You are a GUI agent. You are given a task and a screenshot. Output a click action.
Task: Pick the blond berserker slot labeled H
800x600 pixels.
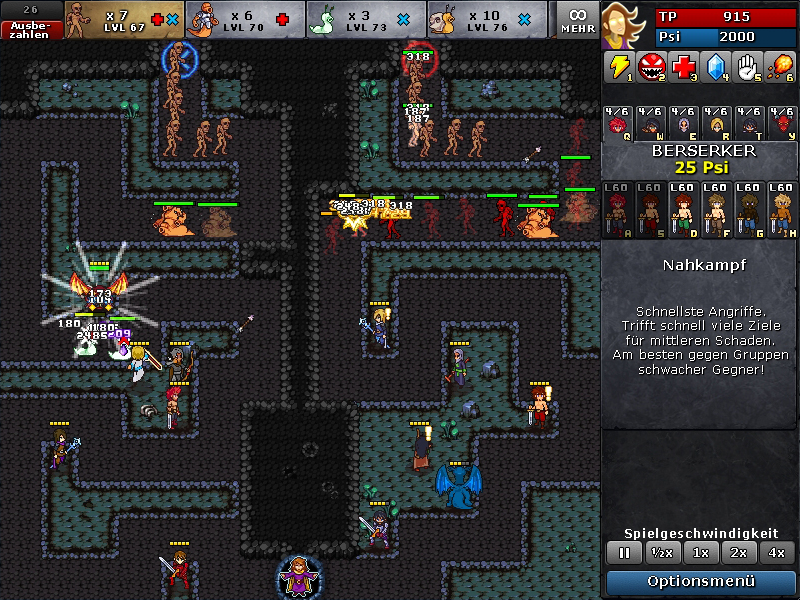point(781,209)
